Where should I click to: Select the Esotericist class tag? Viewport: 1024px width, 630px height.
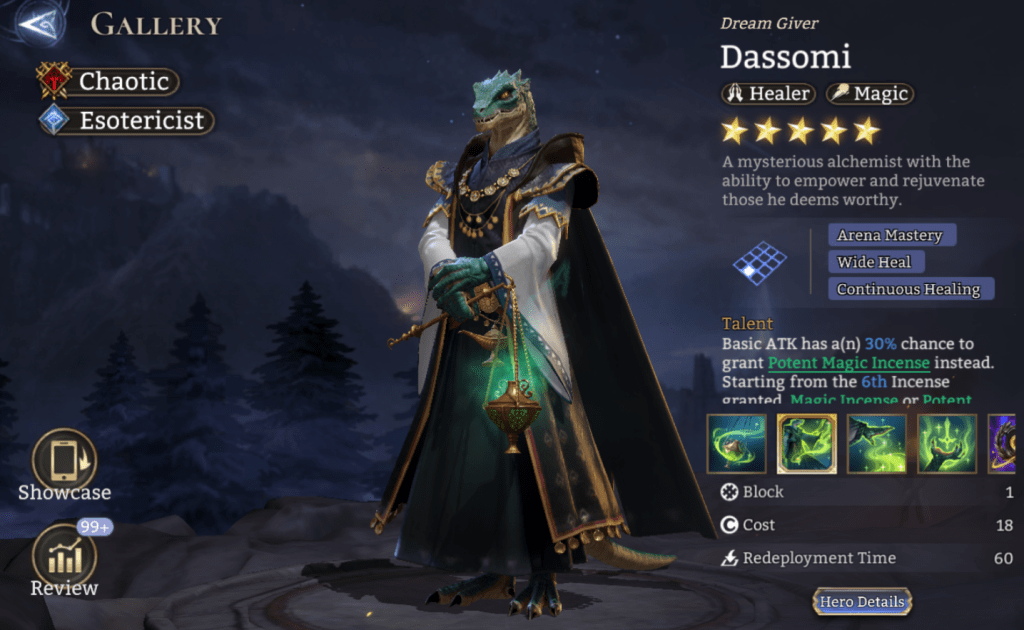tap(126, 121)
